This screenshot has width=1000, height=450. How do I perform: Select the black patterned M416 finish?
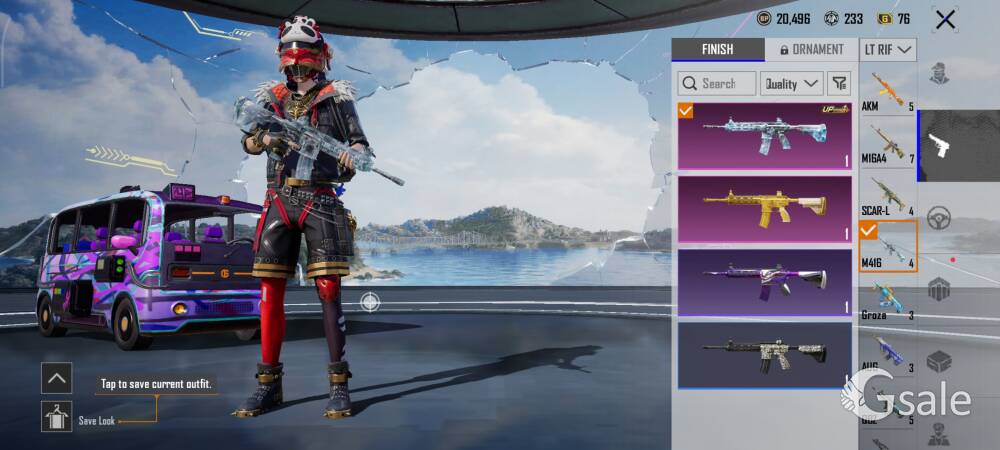765,354
